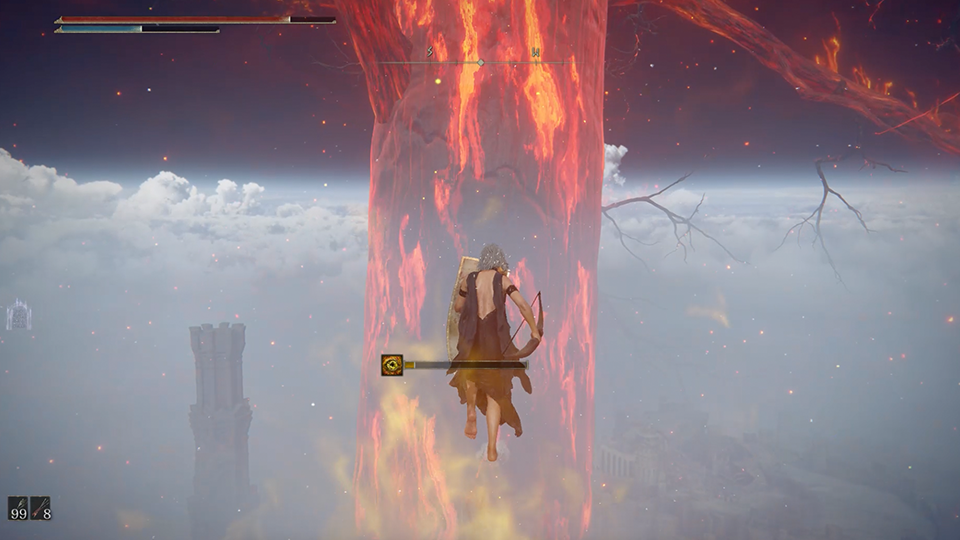Select the arrow slot holding 99 arrows
This screenshot has height=540, width=960.
18,508
